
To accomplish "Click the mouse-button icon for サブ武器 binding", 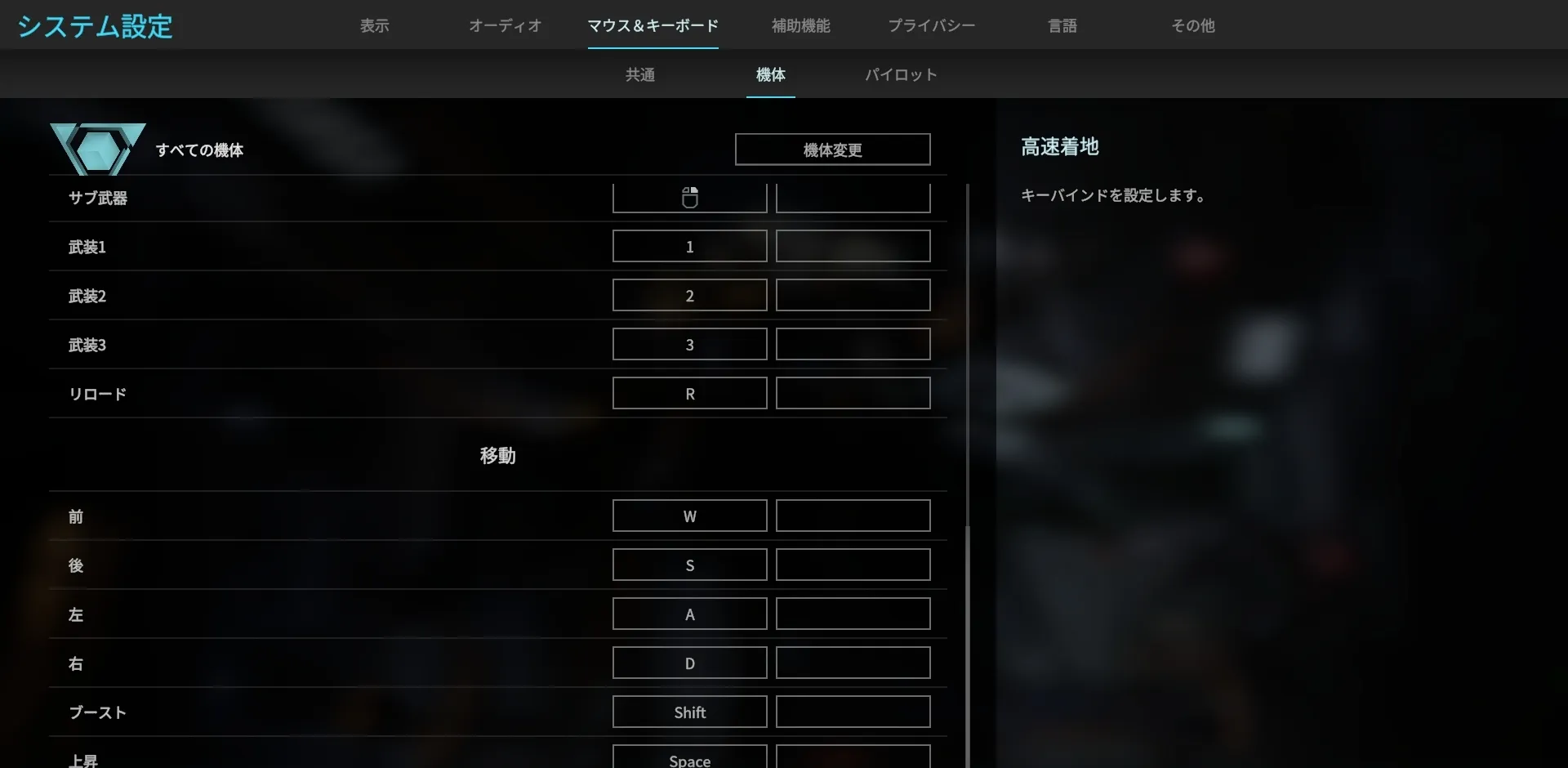I will [x=689, y=197].
